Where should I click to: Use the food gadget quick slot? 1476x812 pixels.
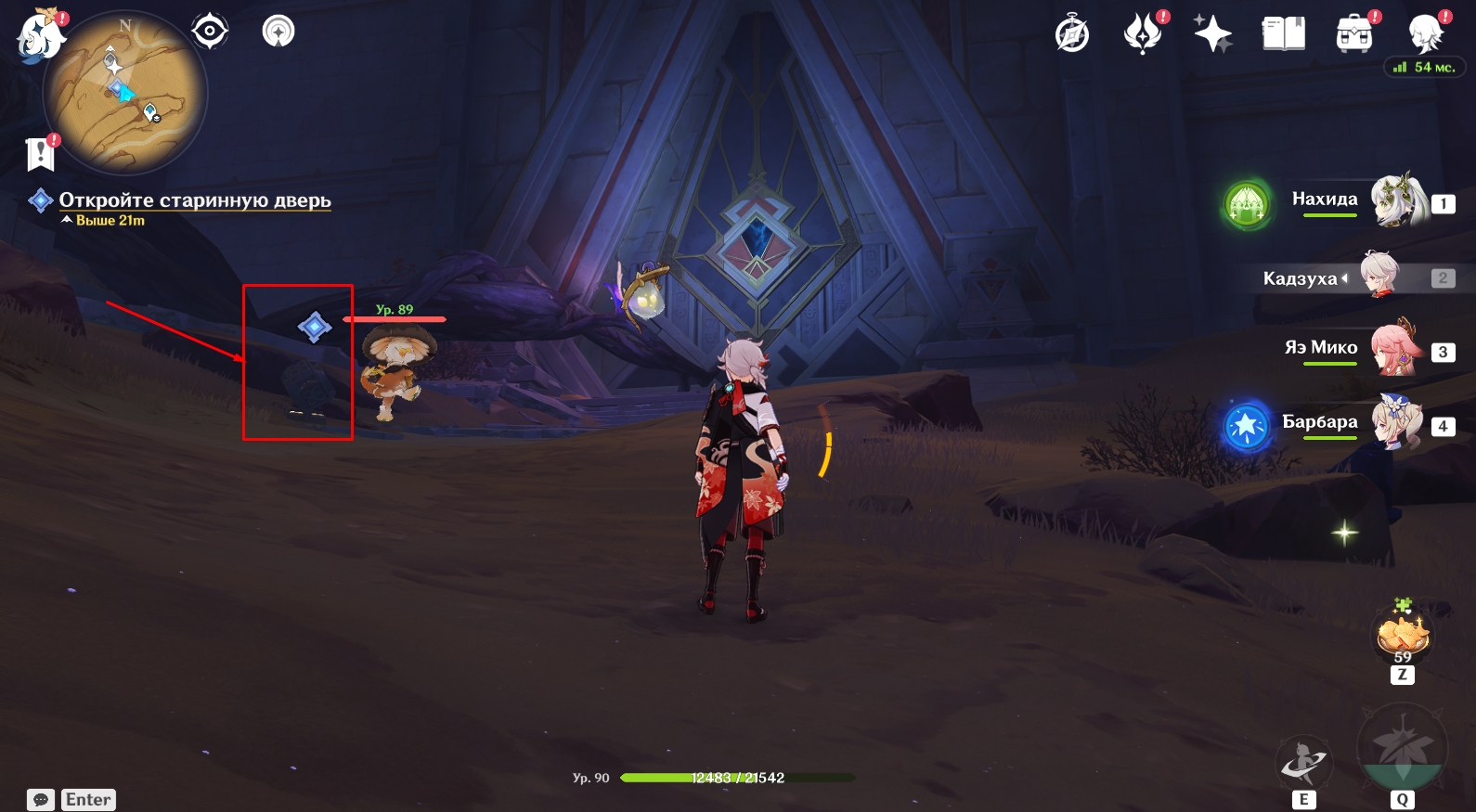[x=1403, y=635]
